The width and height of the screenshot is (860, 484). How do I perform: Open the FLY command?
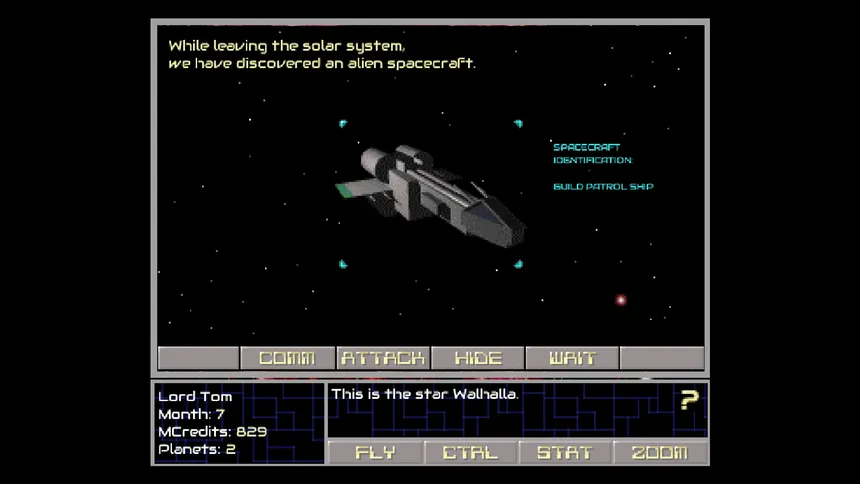(375, 452)
